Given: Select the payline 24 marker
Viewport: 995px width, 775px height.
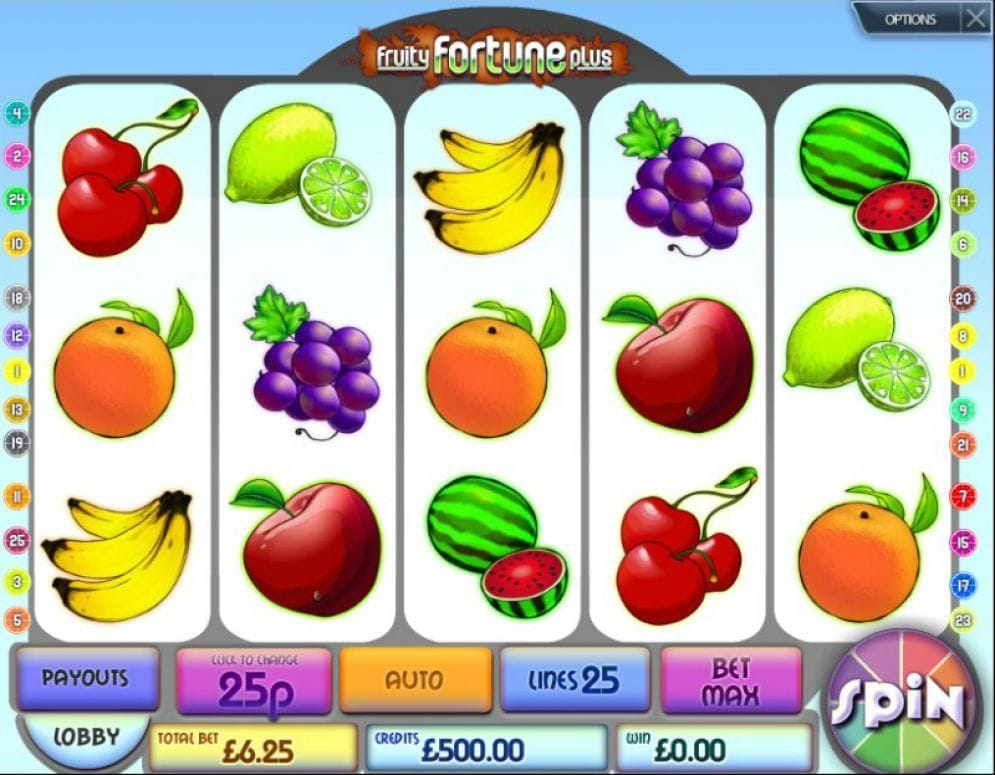Looking at the screenshot, I should tap(17, 199).
